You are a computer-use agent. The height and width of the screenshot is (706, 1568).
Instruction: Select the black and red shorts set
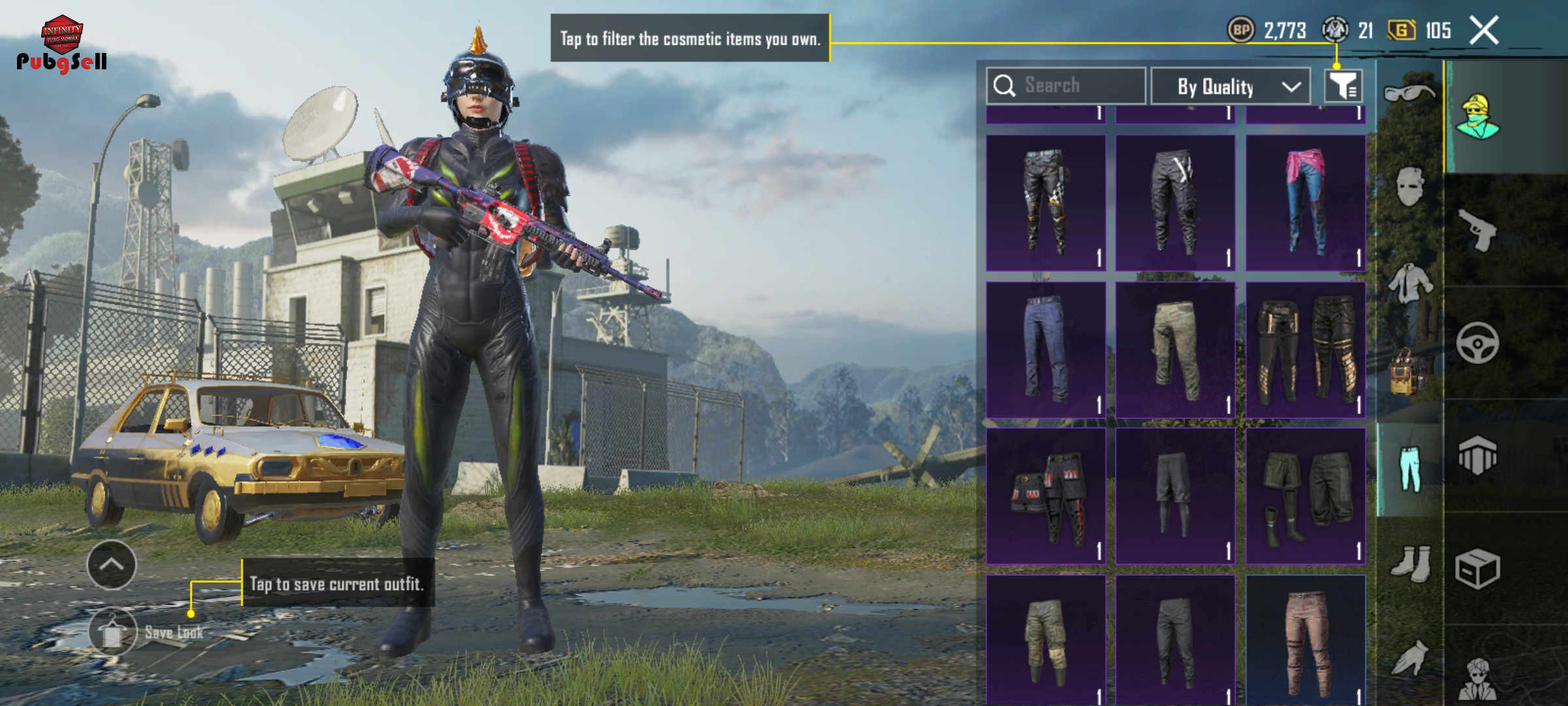1045,496
